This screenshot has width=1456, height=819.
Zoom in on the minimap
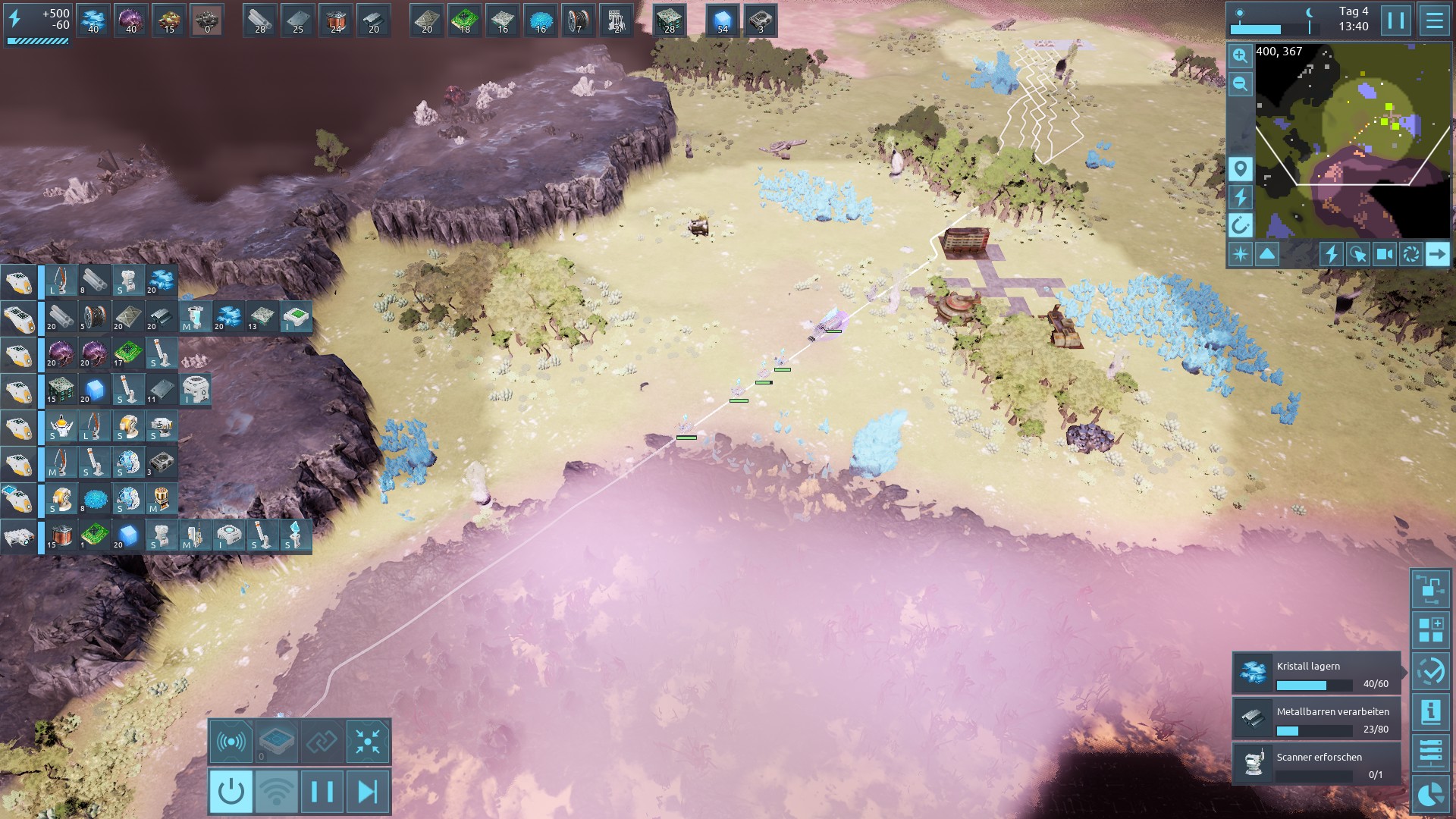pyautogui.click(x=1240, y=55)
